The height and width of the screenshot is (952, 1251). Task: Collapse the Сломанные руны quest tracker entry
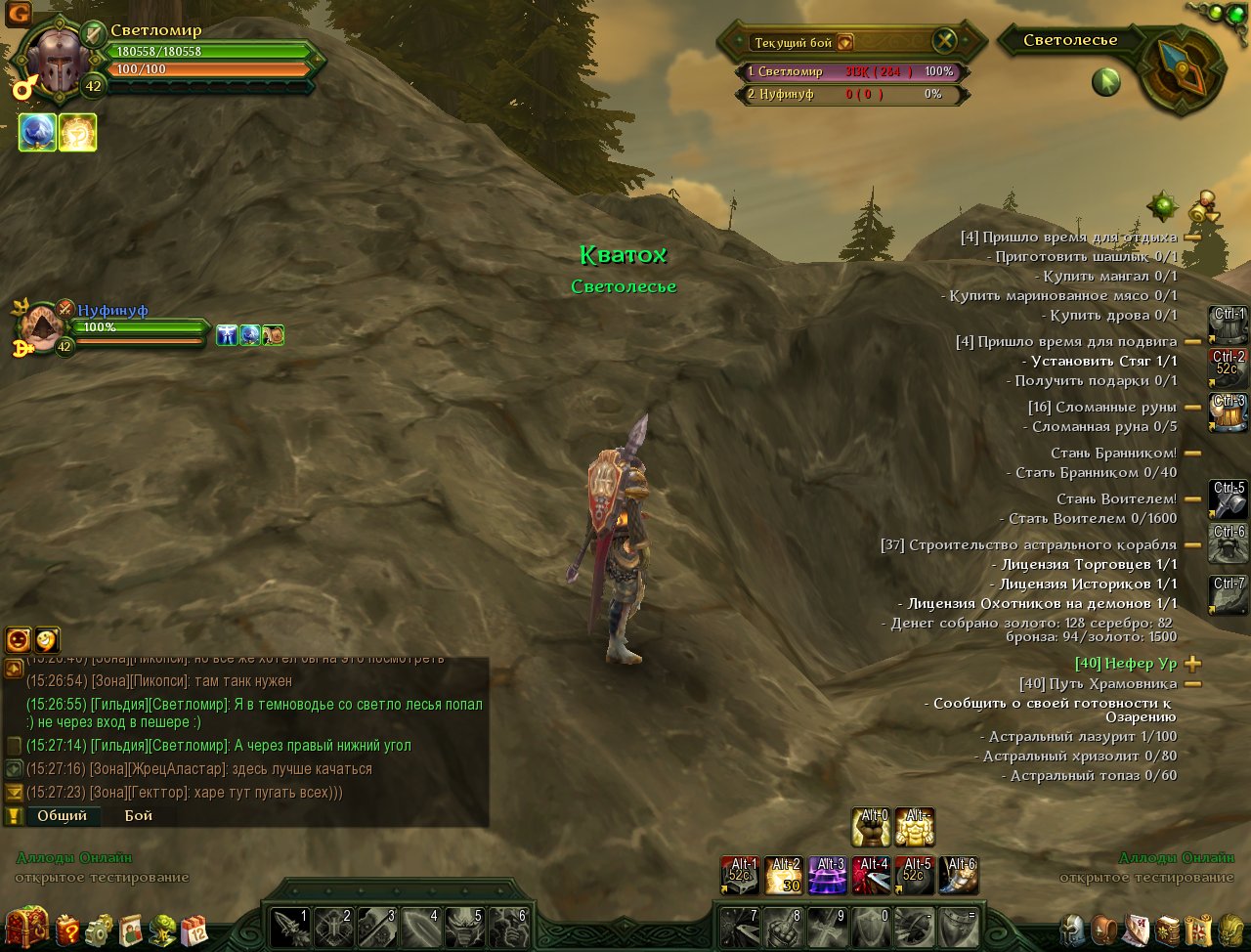(1192, 408)
